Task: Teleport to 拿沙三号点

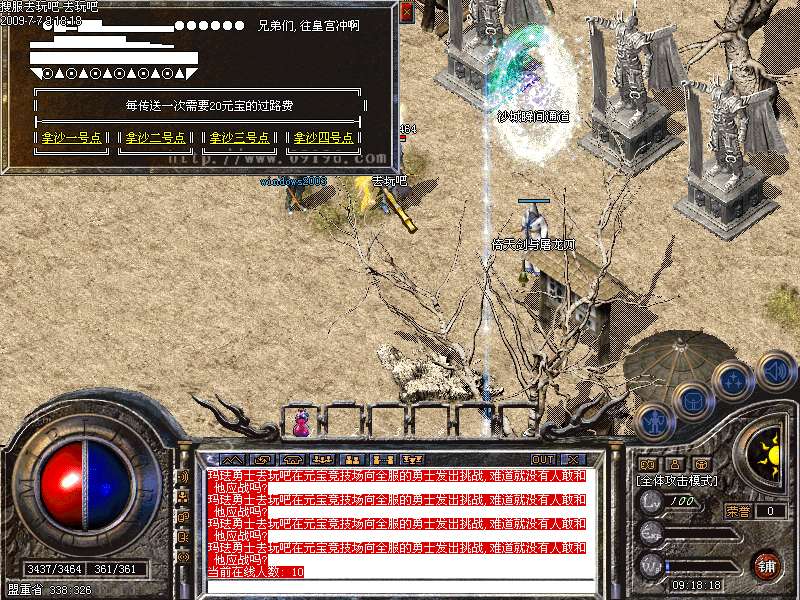Action: 240,138
